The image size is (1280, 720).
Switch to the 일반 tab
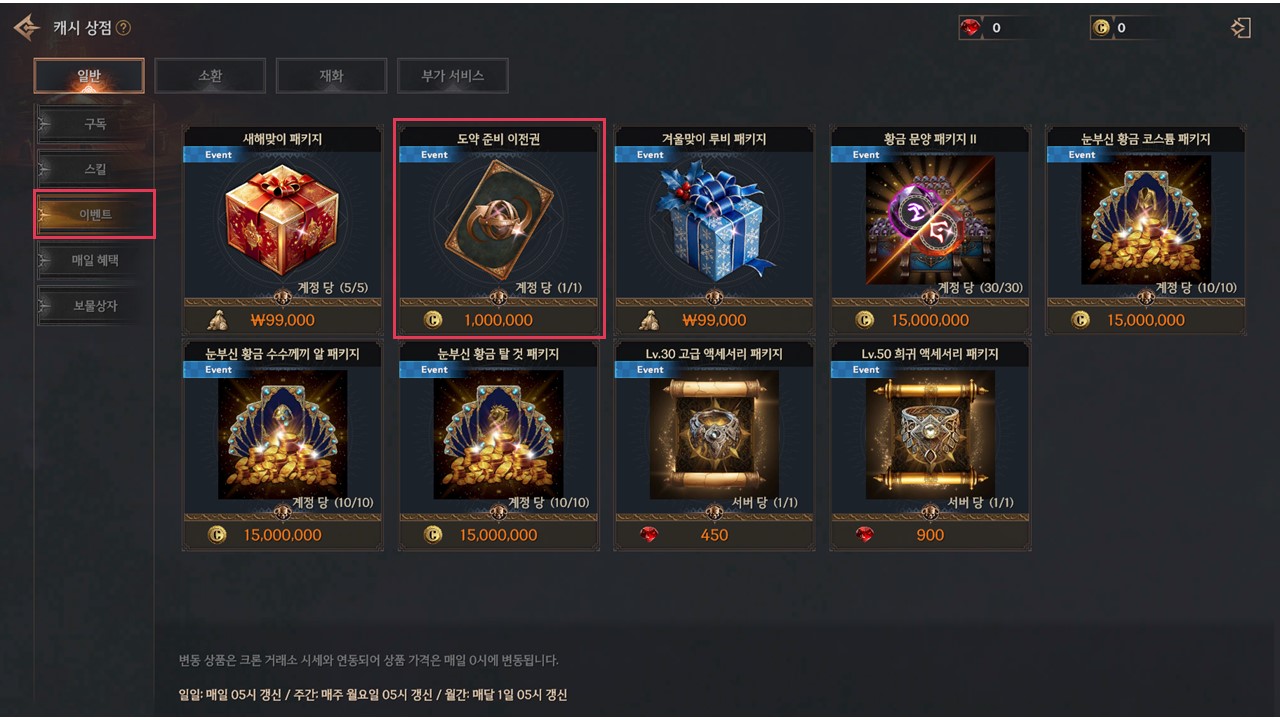pos(89,76)
